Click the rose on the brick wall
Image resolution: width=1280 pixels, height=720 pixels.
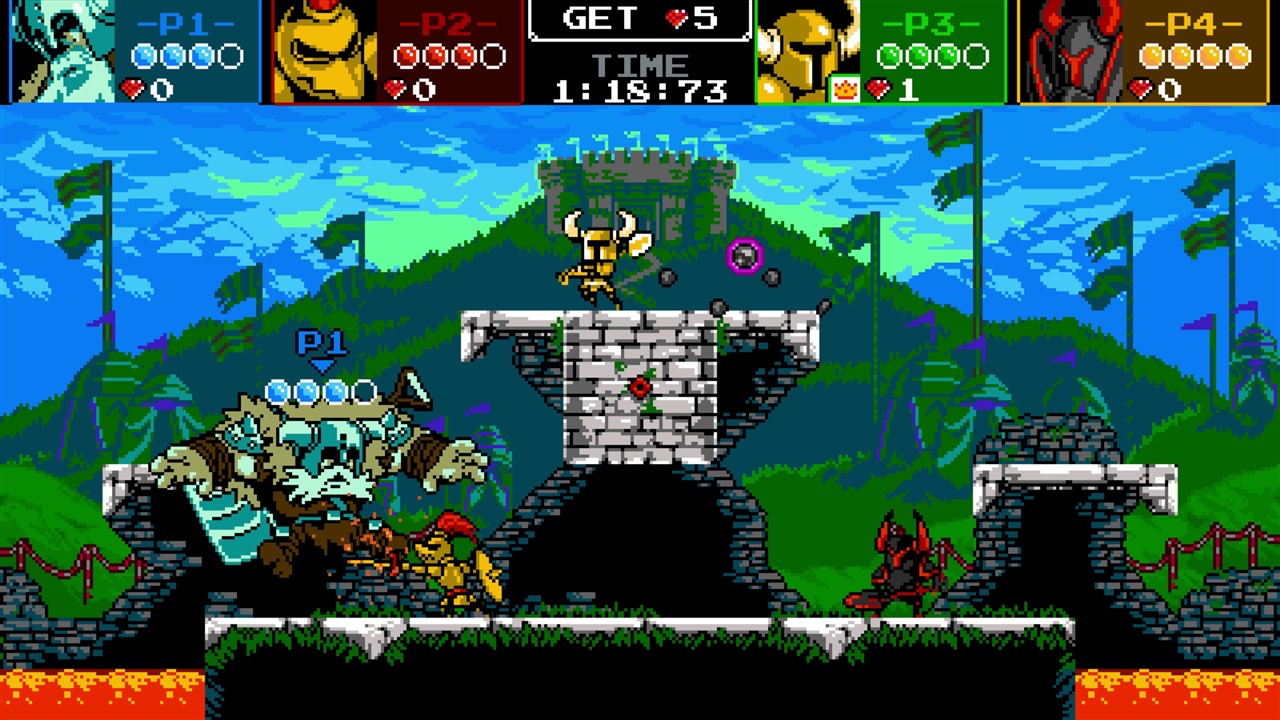coord(638,387)
